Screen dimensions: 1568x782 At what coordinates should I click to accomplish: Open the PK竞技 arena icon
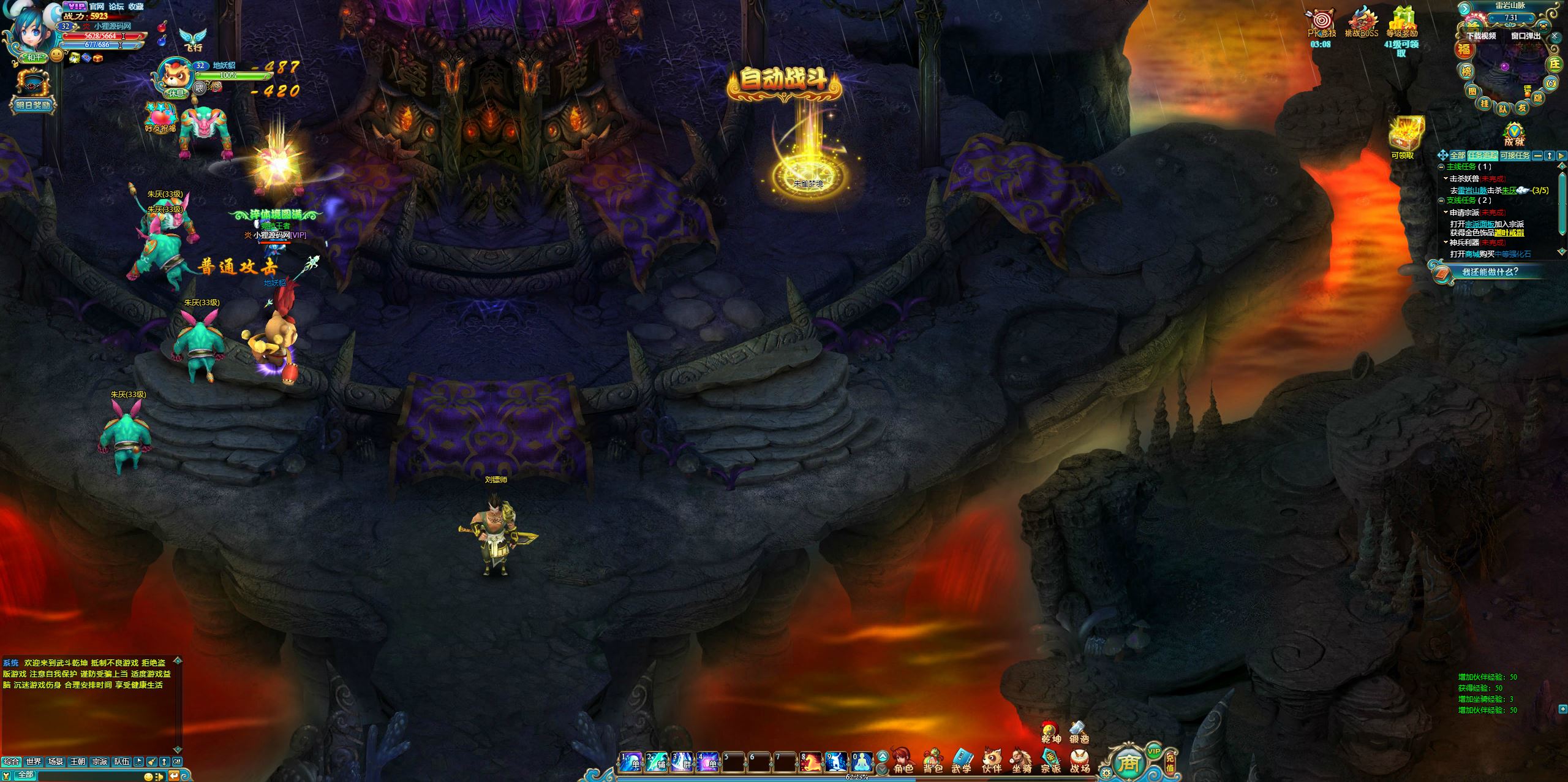point(1321,23)
